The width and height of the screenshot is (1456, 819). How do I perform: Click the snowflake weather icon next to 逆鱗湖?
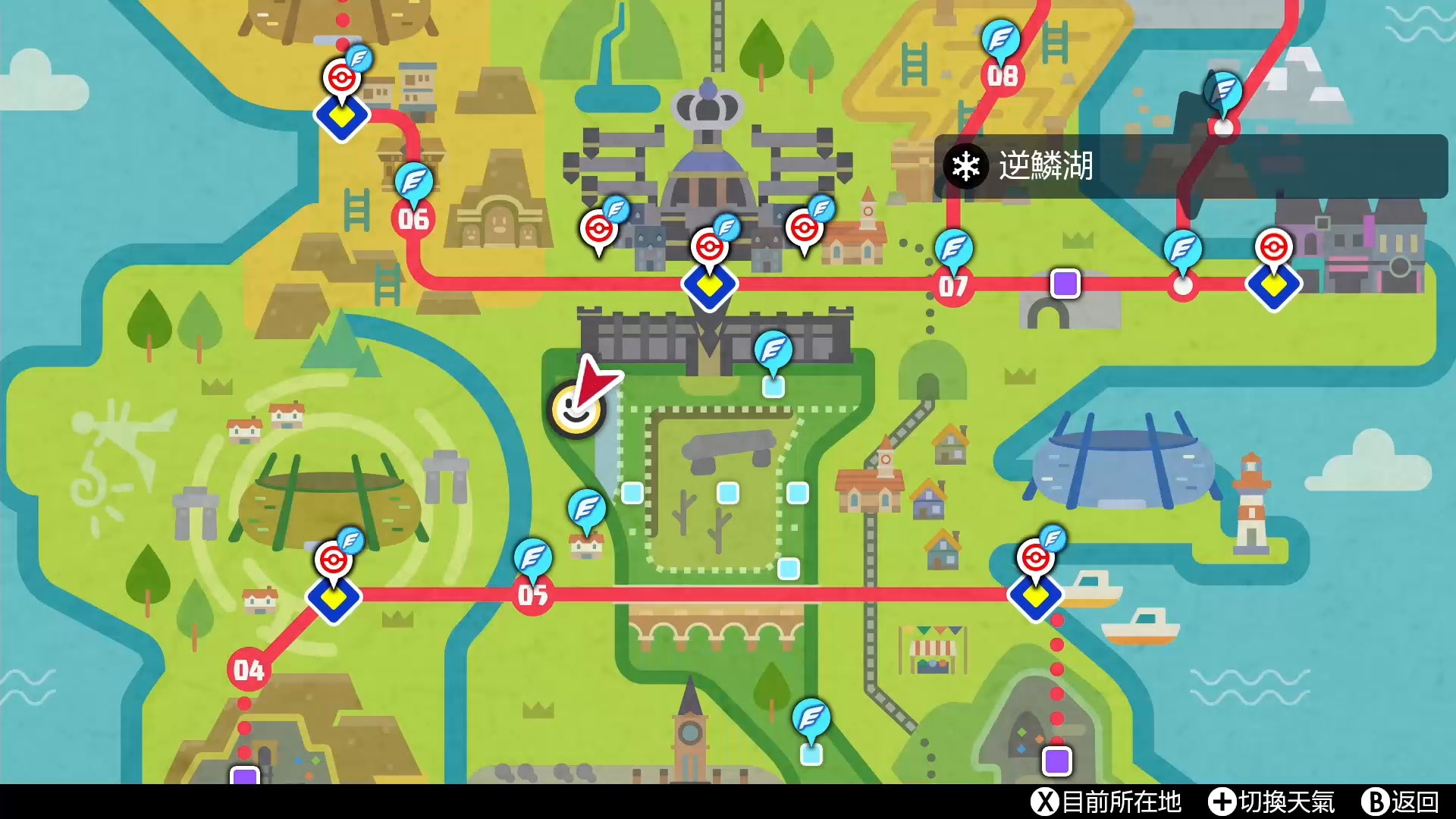tap(965, 165)
